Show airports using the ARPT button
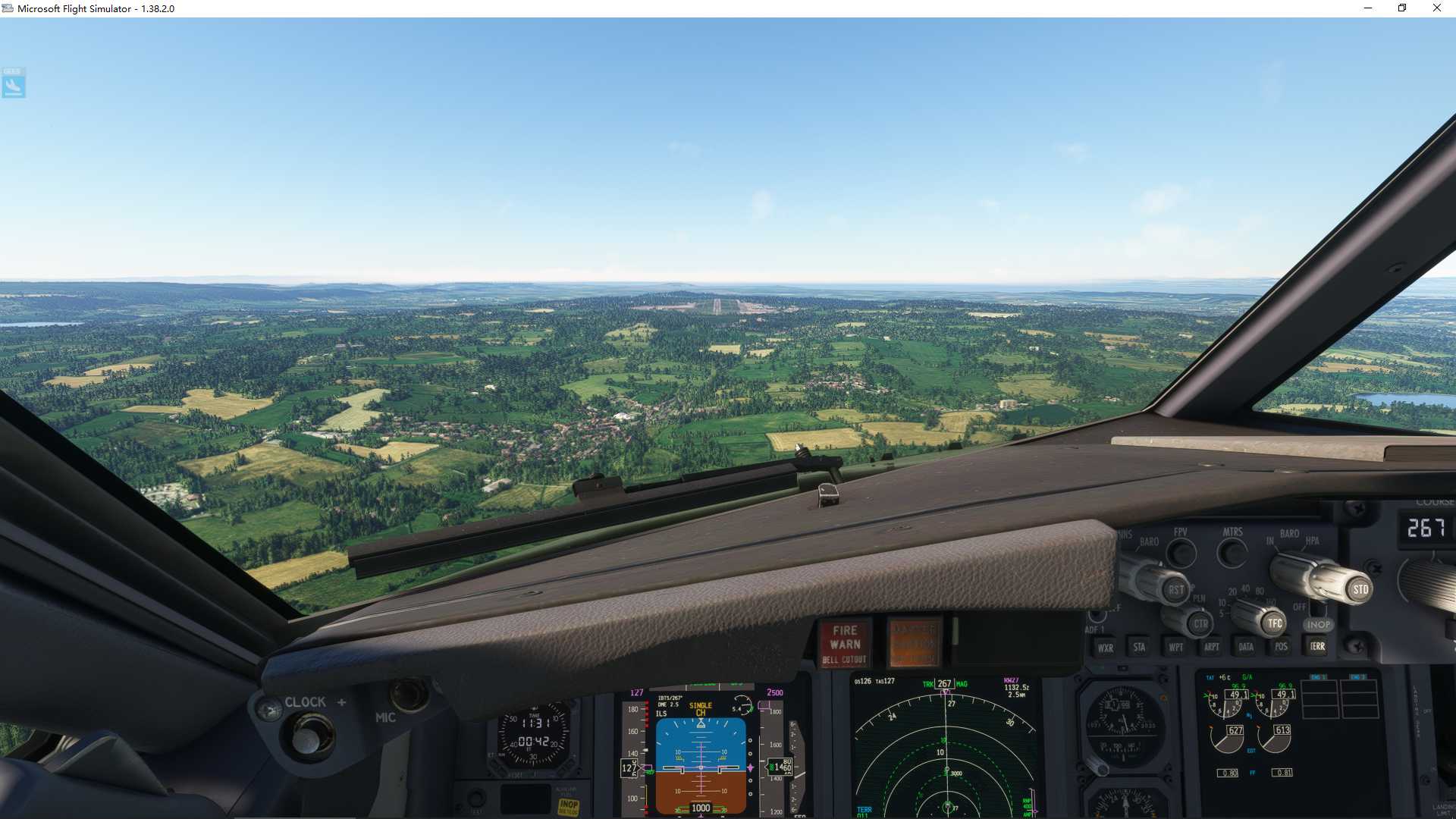This screenshot has width=1456, height=819. pyautogui.click(x=1210, y=647)
